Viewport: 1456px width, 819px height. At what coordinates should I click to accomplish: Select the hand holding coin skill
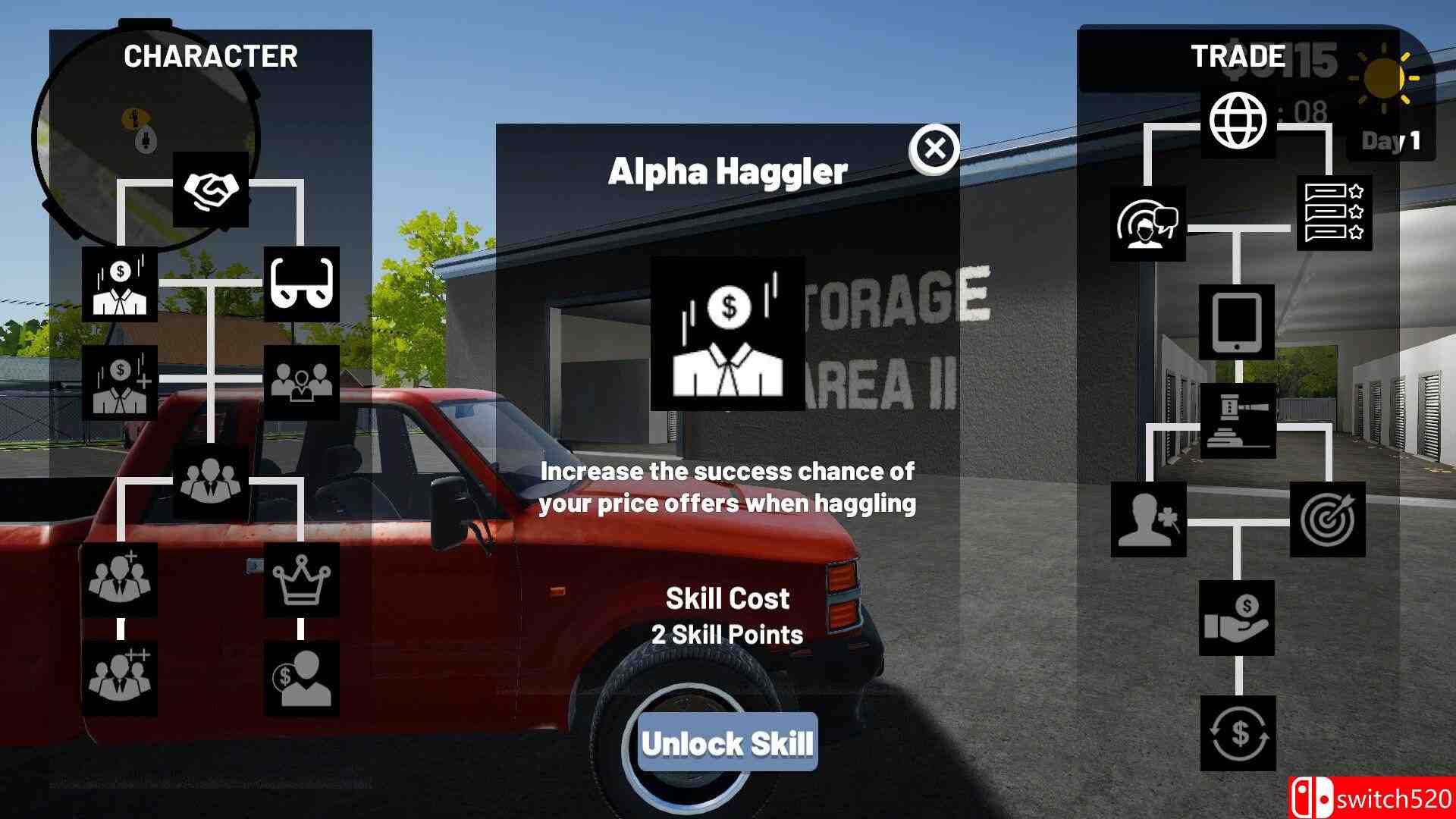[x=1237, y=618]
